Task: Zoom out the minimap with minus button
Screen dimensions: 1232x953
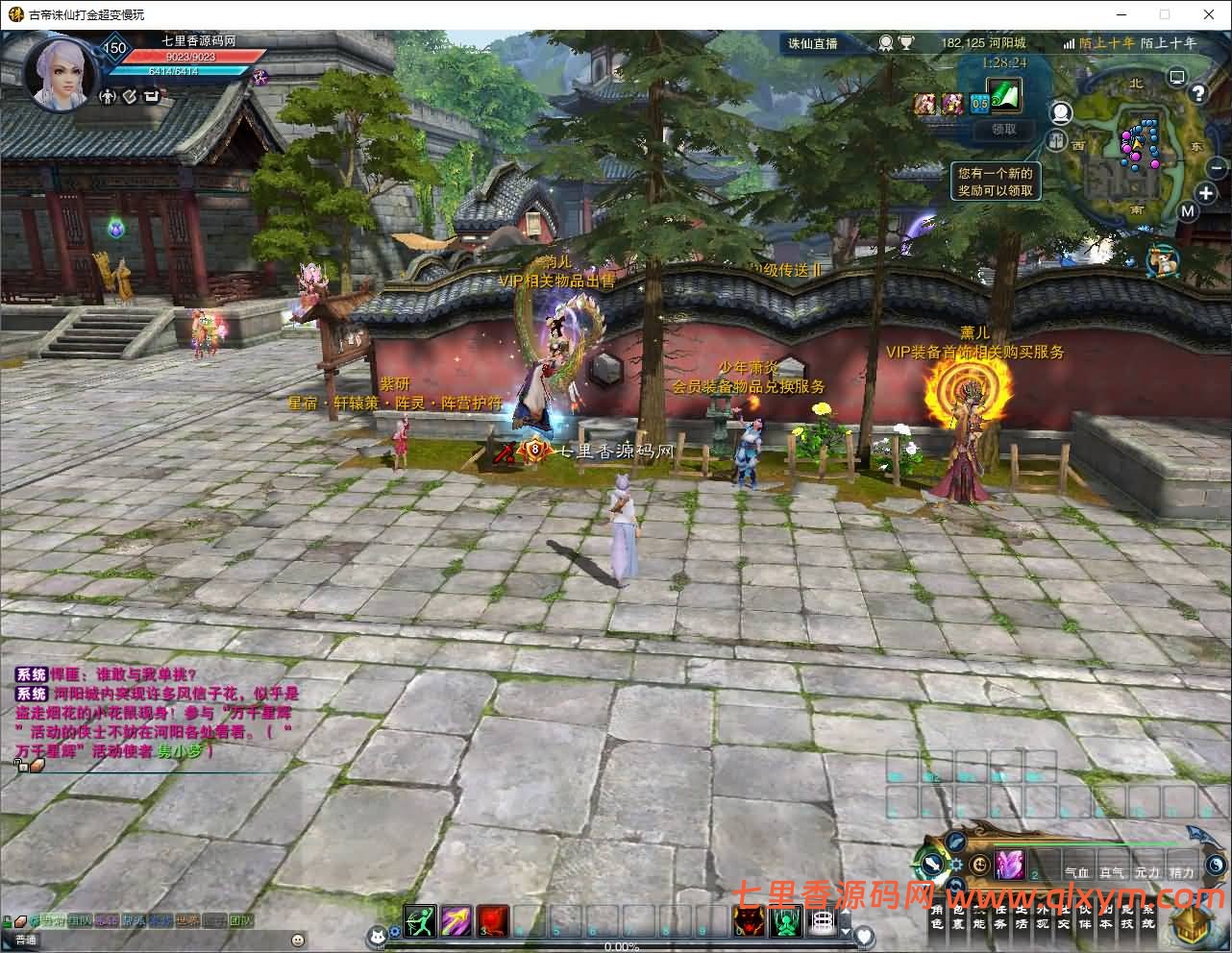Action: [x=1215, y=167]
